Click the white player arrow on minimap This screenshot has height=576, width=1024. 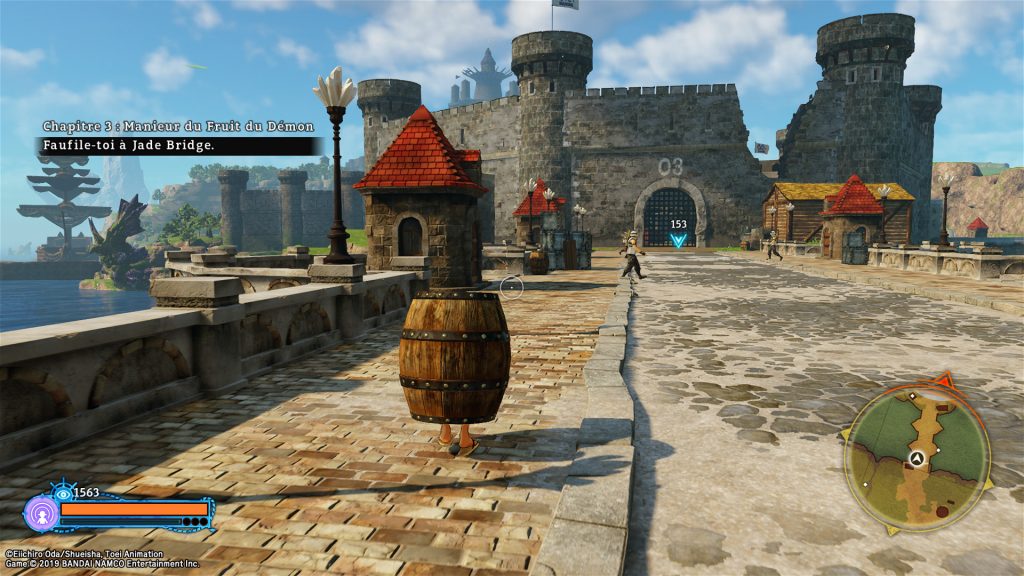[915, 457]
